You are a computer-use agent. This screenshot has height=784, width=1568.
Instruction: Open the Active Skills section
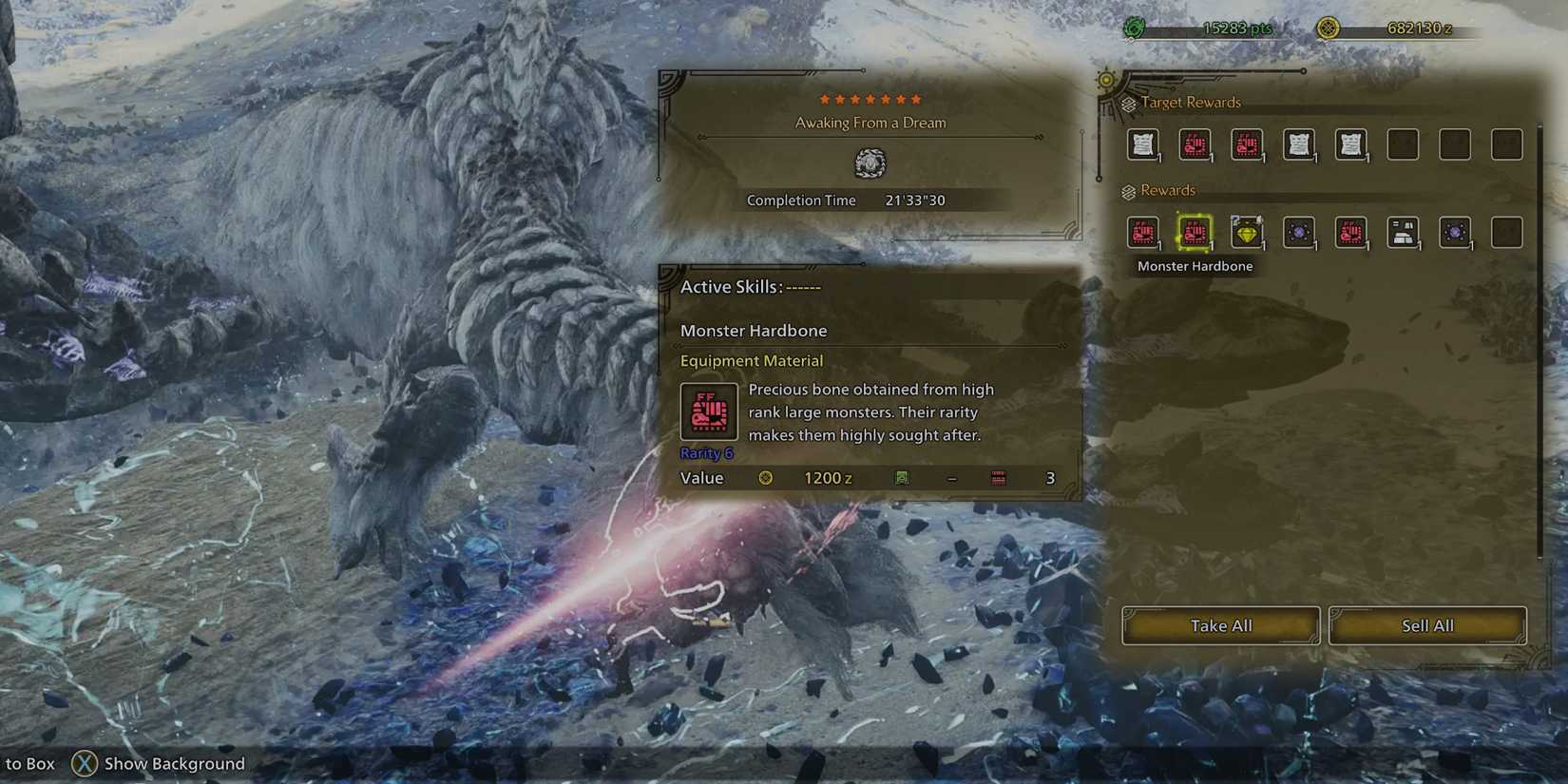point(731,286)
